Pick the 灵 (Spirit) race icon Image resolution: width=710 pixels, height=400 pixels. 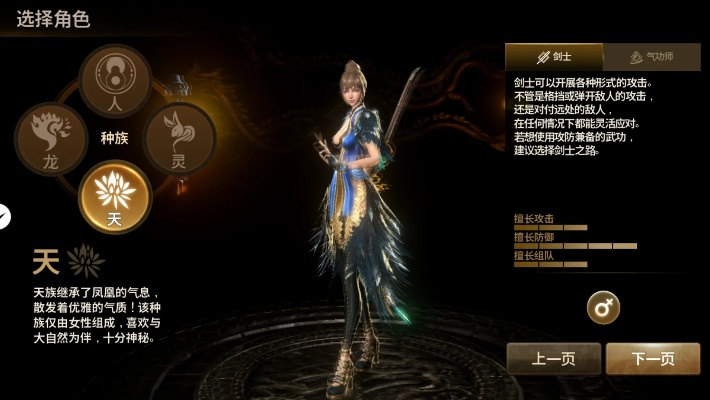click(180, 139)
